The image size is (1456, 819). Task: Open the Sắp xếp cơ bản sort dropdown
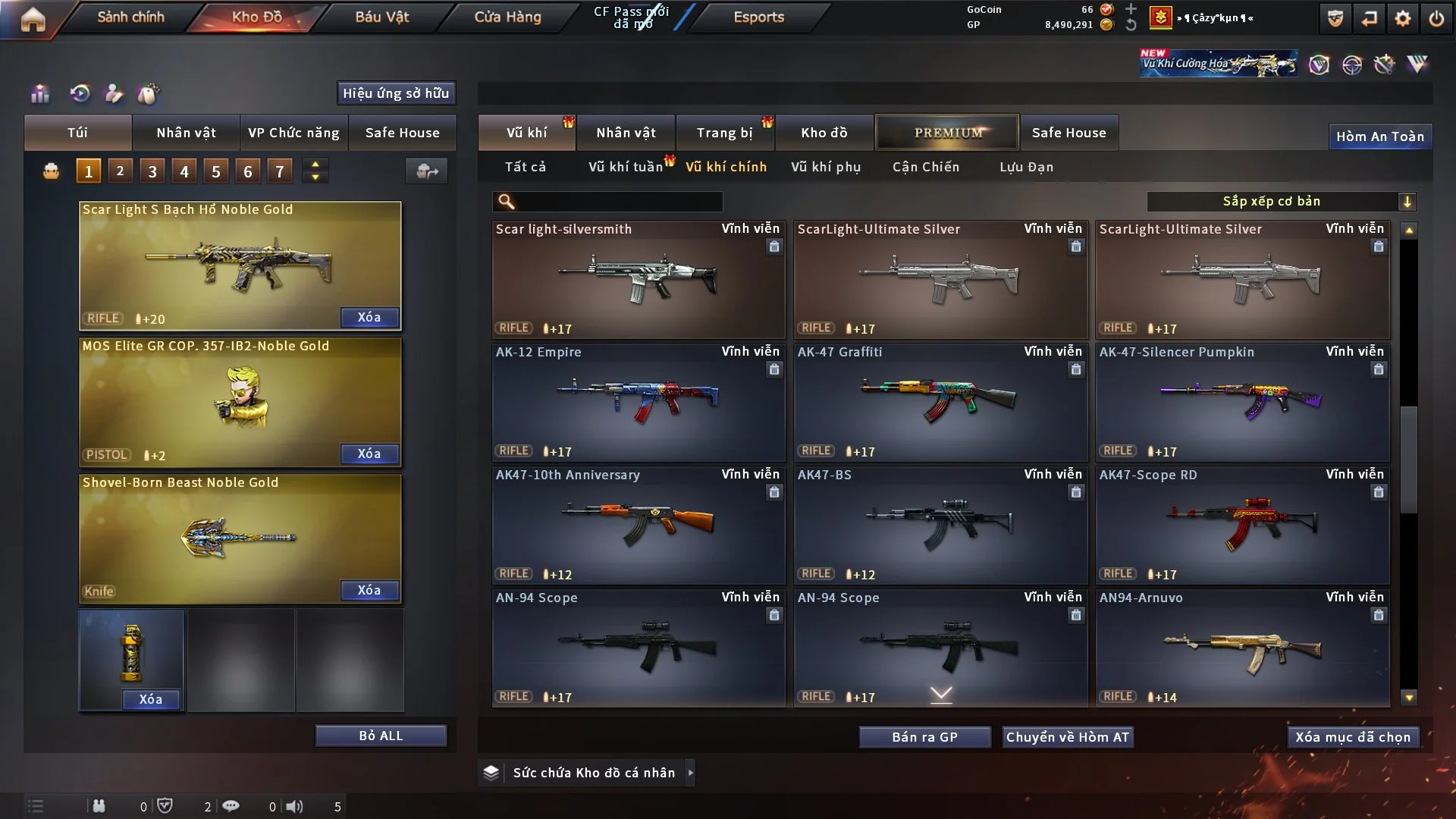pos(1282,201)
